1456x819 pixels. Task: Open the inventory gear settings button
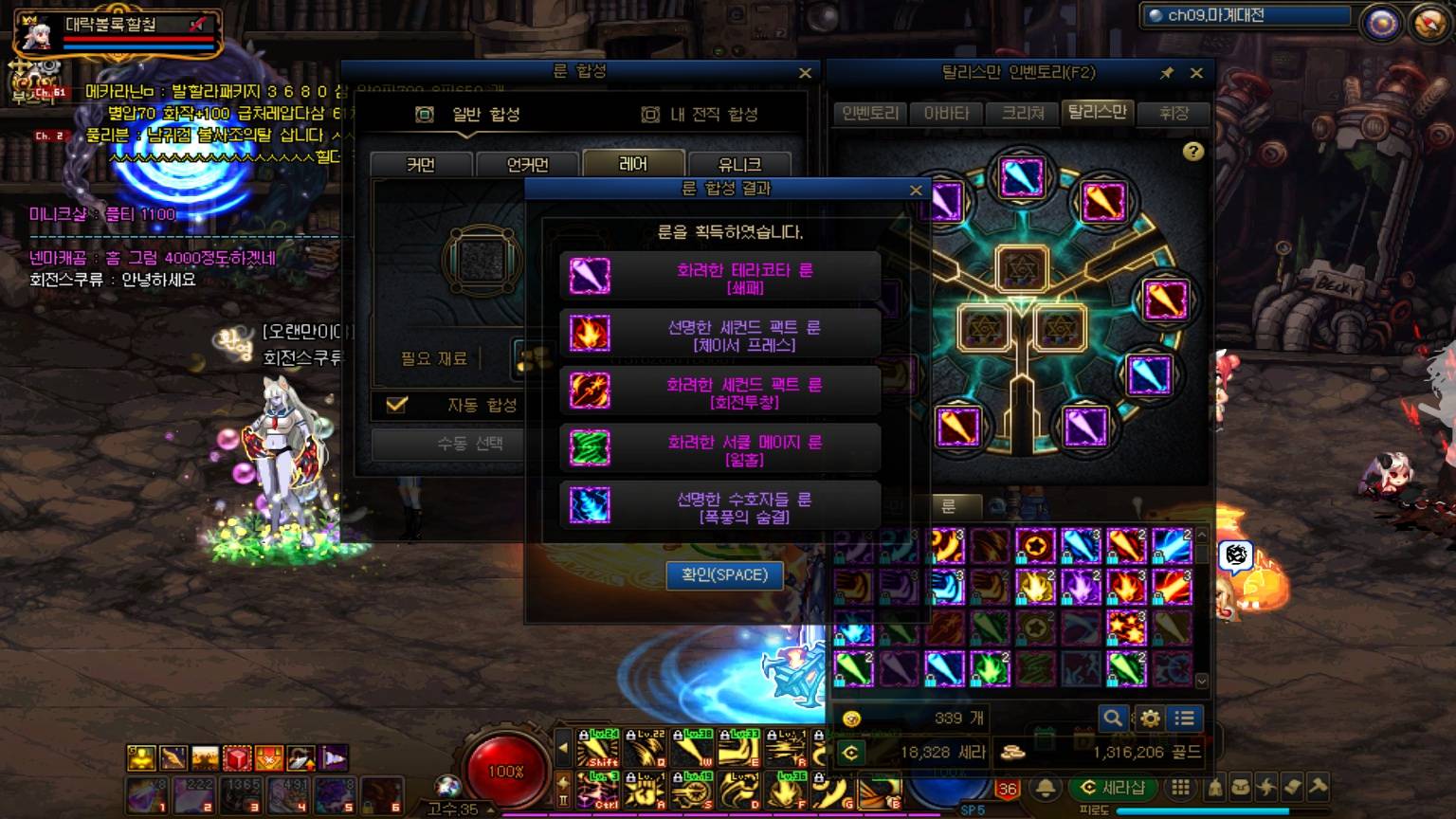[1150, 719]
